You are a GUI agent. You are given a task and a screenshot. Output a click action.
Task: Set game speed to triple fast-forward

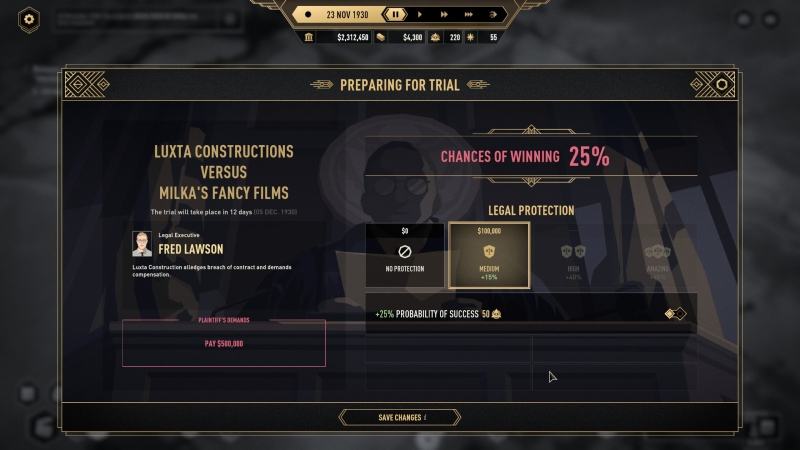tap(467, 14)
